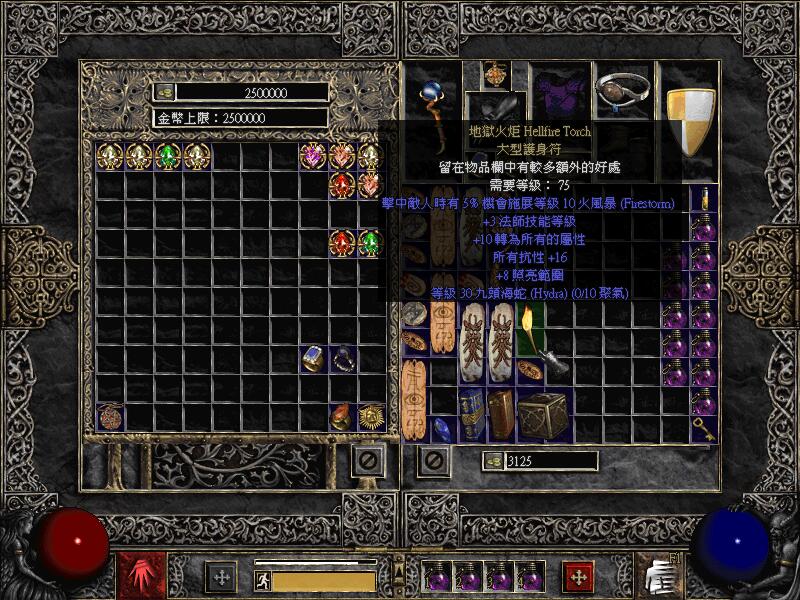Click the stash gold withdraw button

(x=165, y=92)
